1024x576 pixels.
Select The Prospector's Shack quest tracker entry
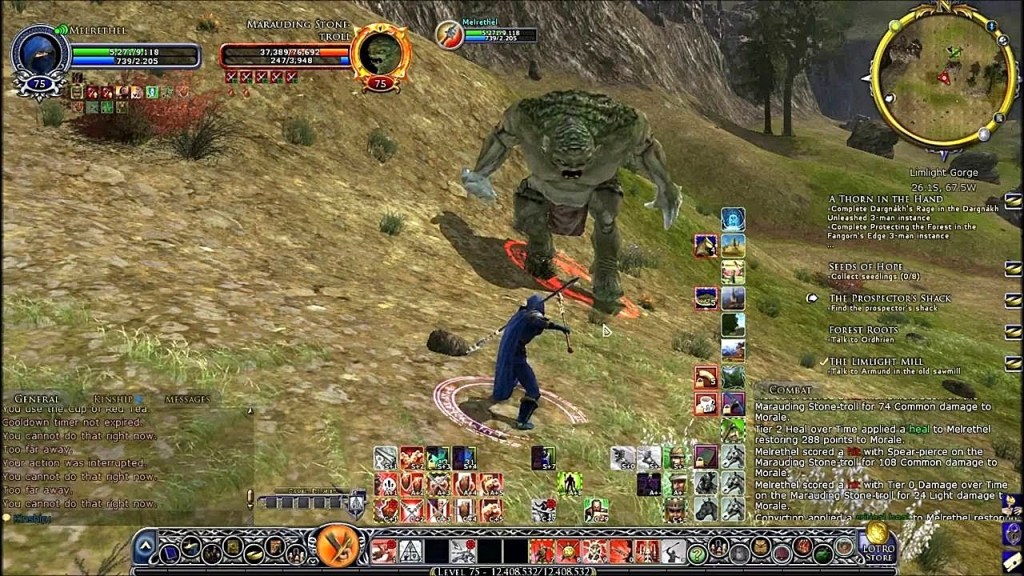[x=889, y=298]
